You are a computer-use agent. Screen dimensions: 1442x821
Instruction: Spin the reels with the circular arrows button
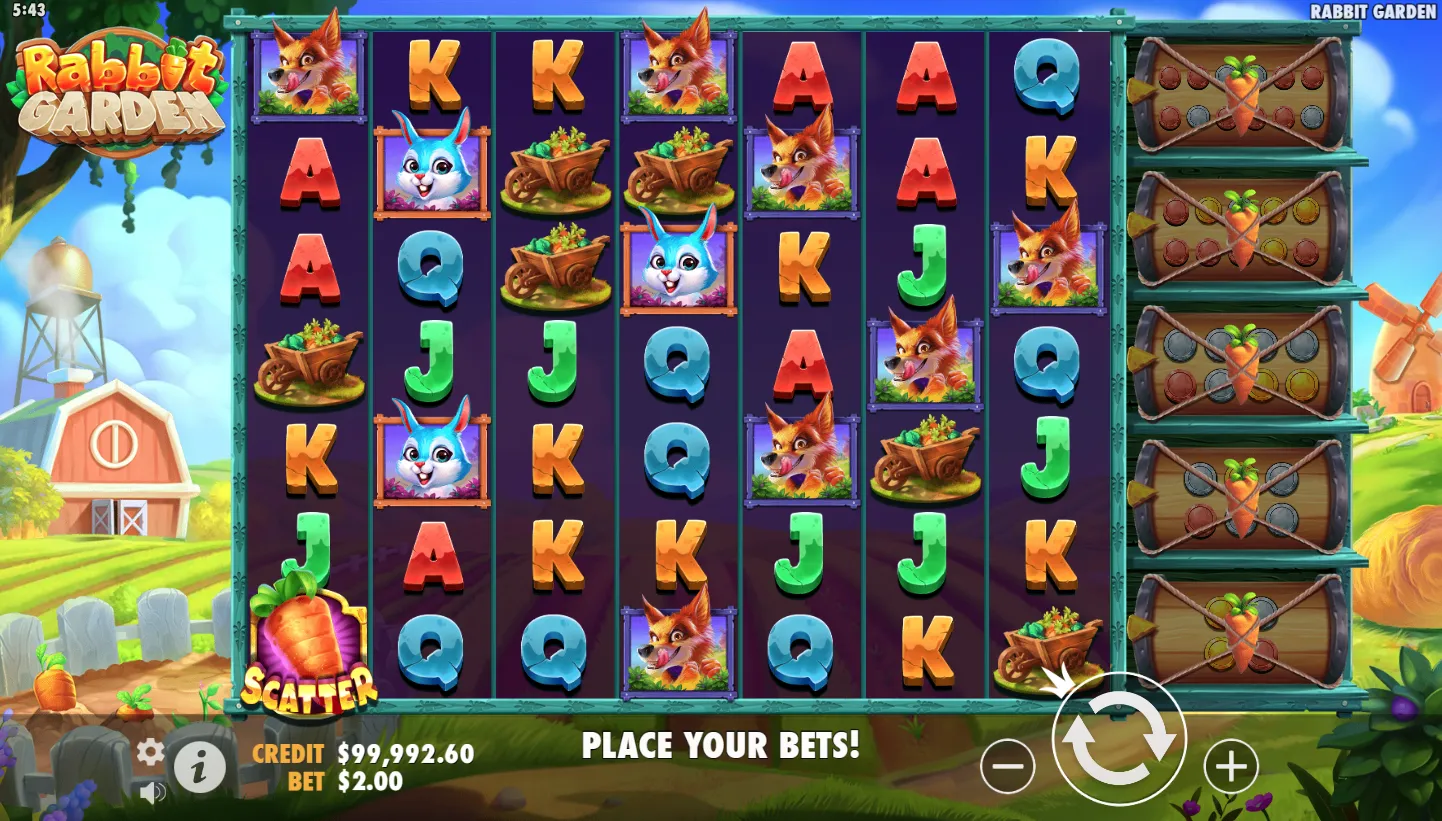pyautogui.click(x=1119, y=739)
